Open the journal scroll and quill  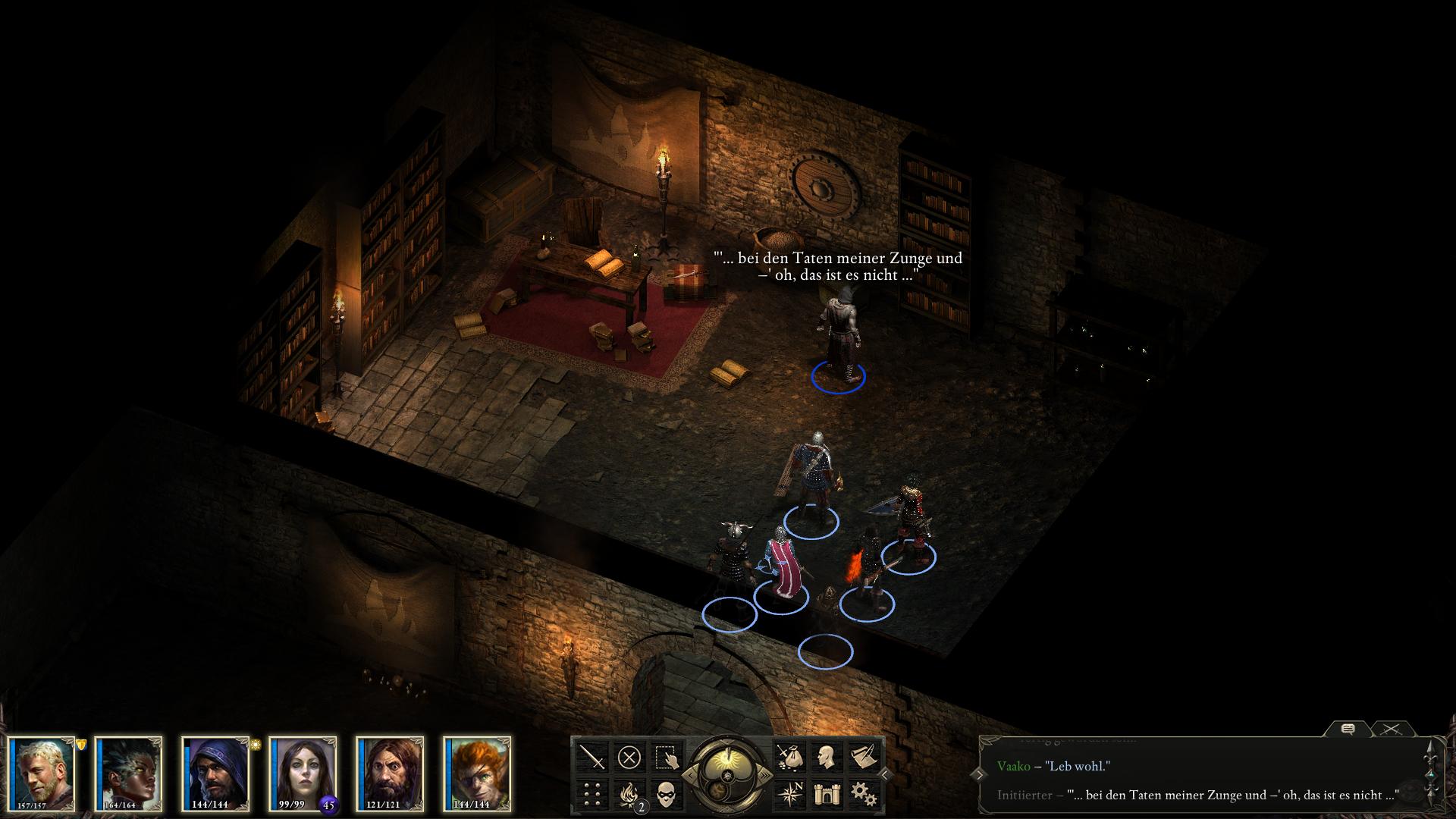click(x=864, y=757)
